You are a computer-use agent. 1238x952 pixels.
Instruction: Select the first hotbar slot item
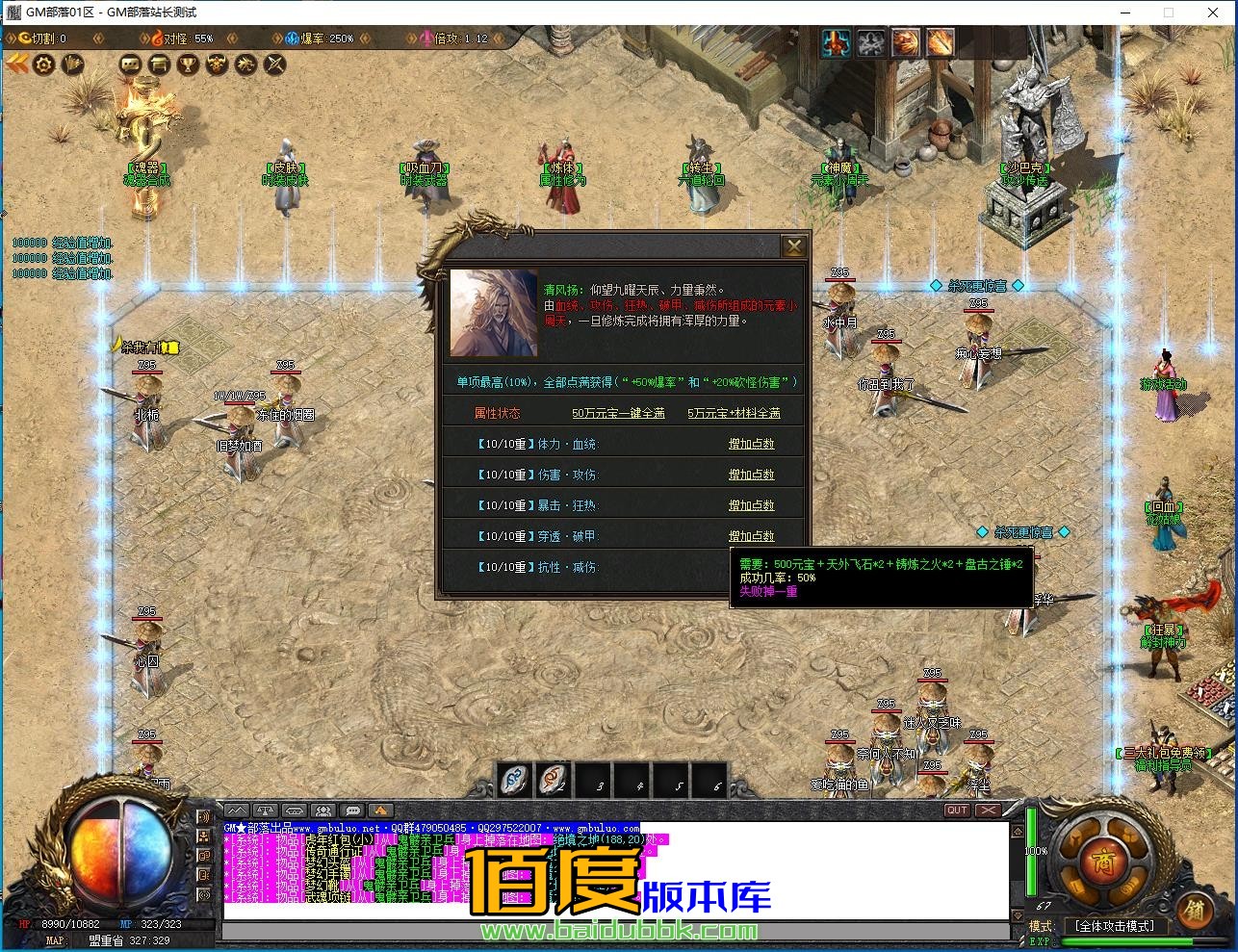[x=516, y=779]
